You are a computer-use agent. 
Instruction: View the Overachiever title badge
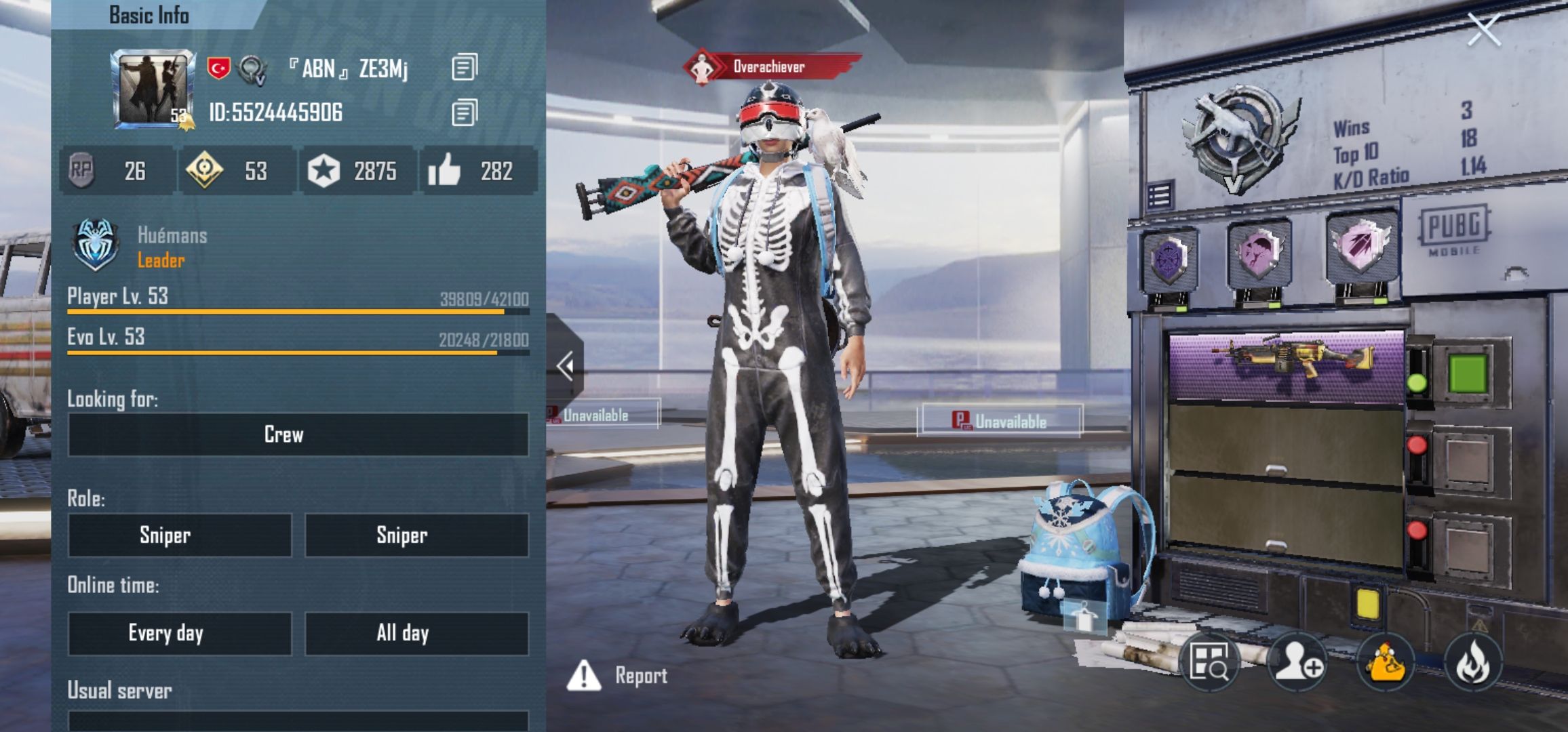click(x=770, y=67)
